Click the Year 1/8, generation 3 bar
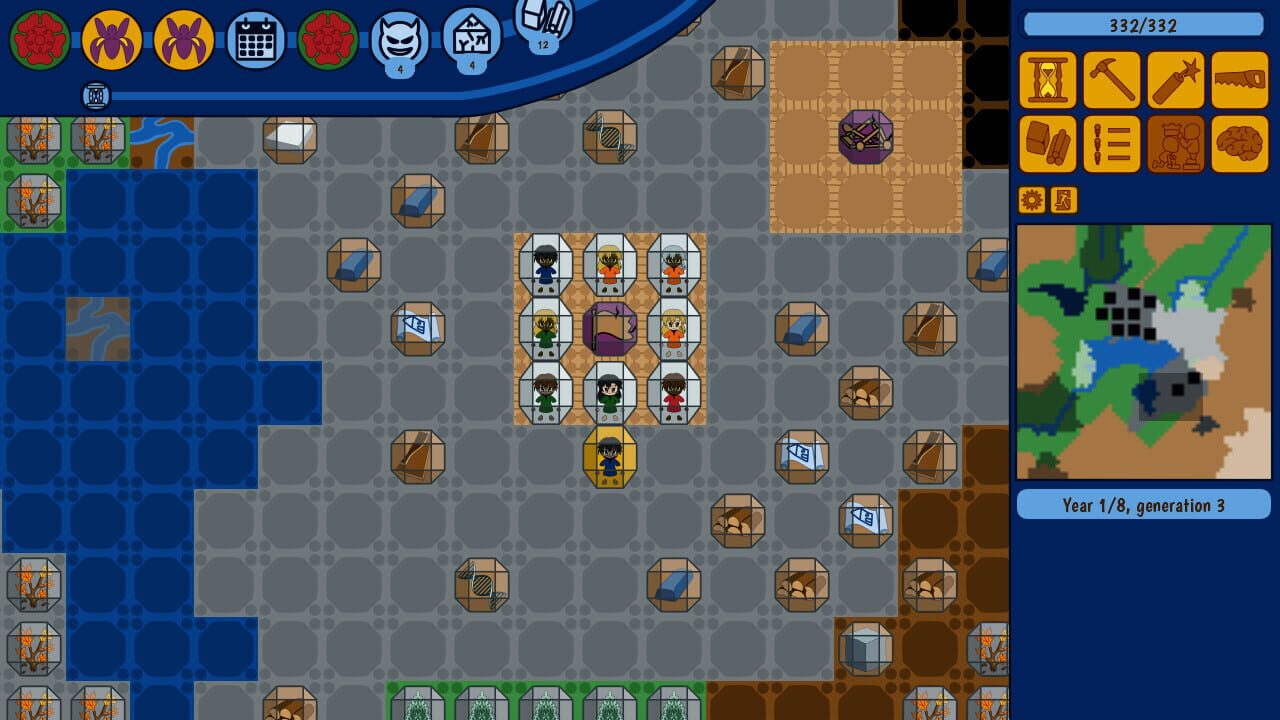 point(1144,506)
